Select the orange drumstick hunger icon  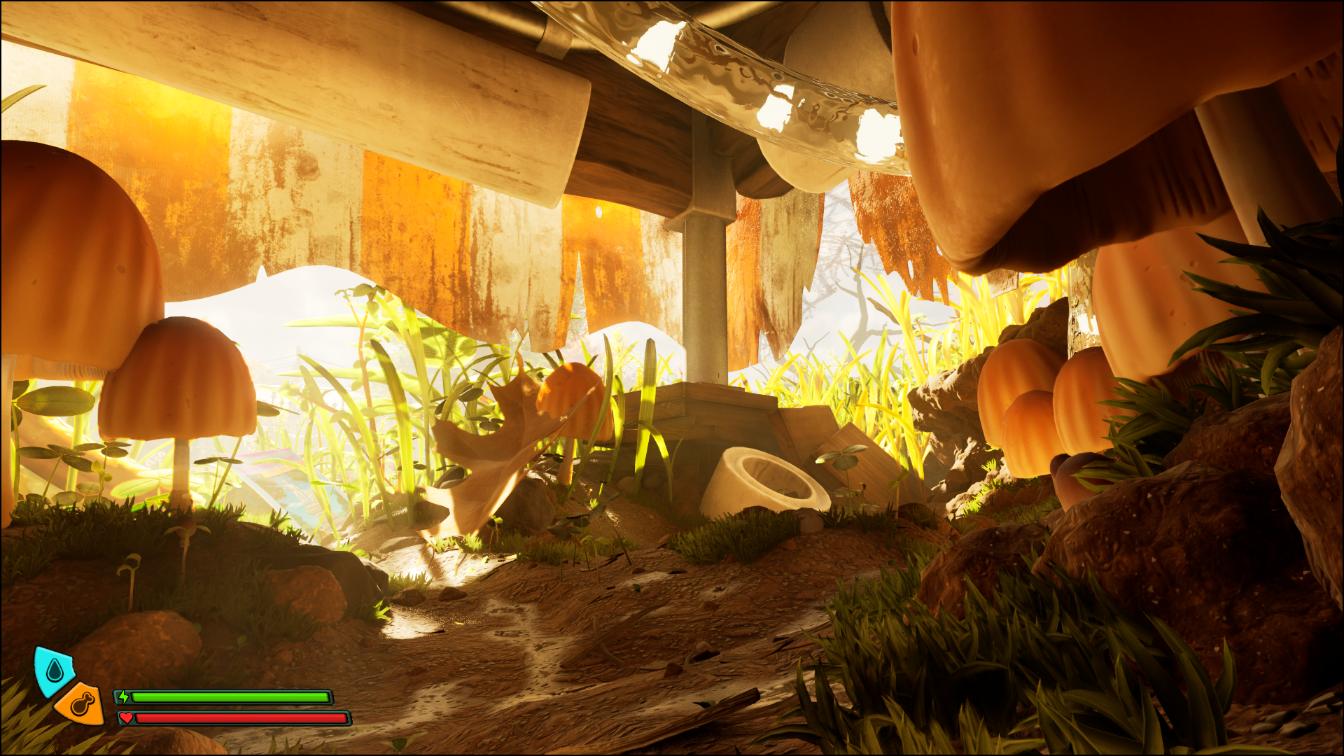[x=81, y=704]
